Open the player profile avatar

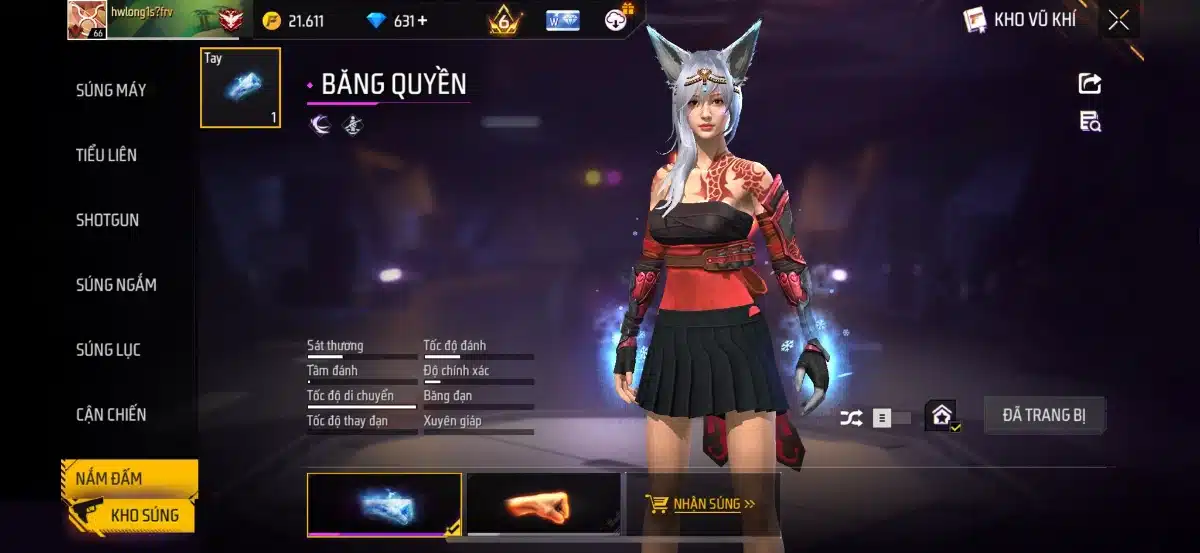87,20
